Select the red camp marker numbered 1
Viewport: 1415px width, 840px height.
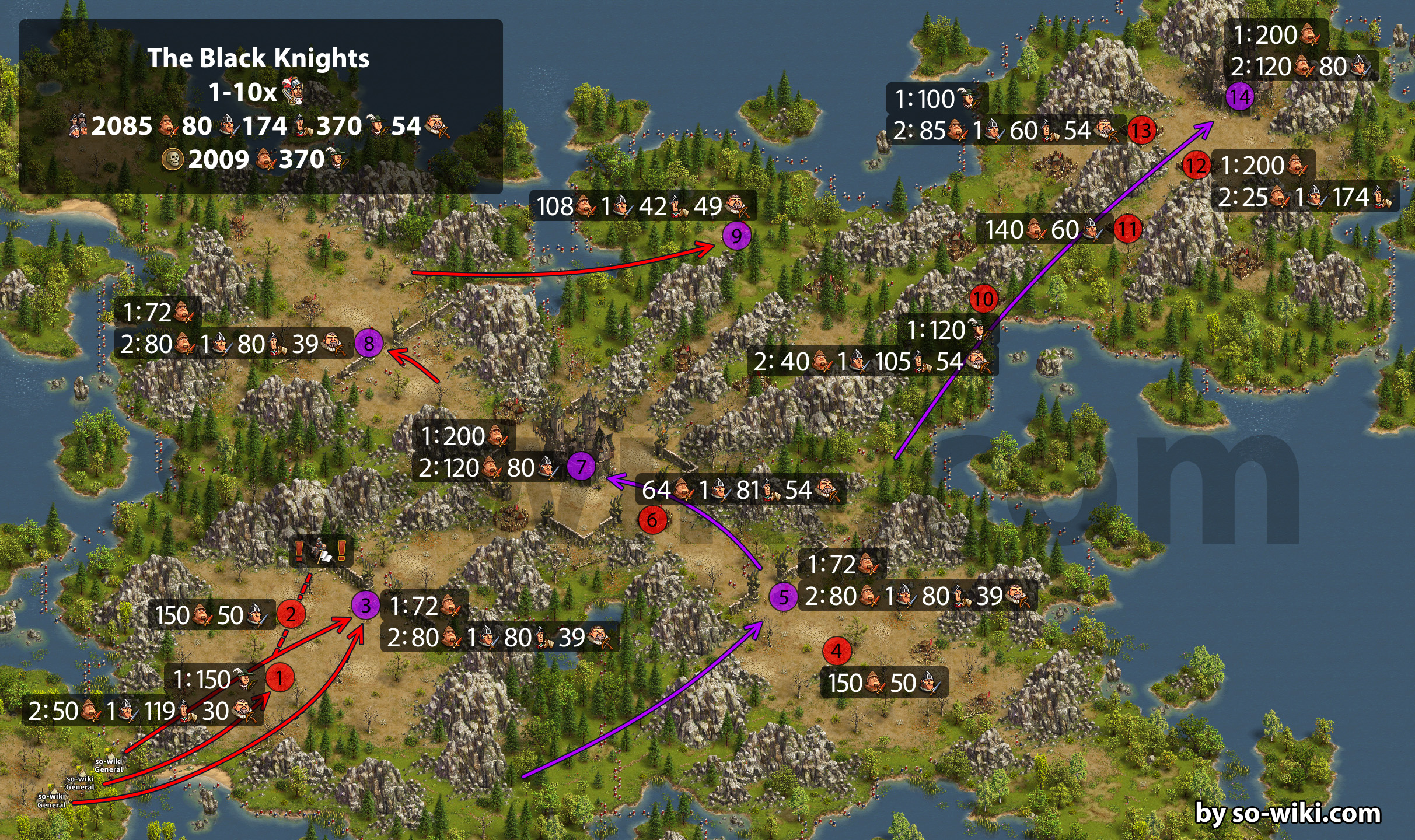(279, 678)
